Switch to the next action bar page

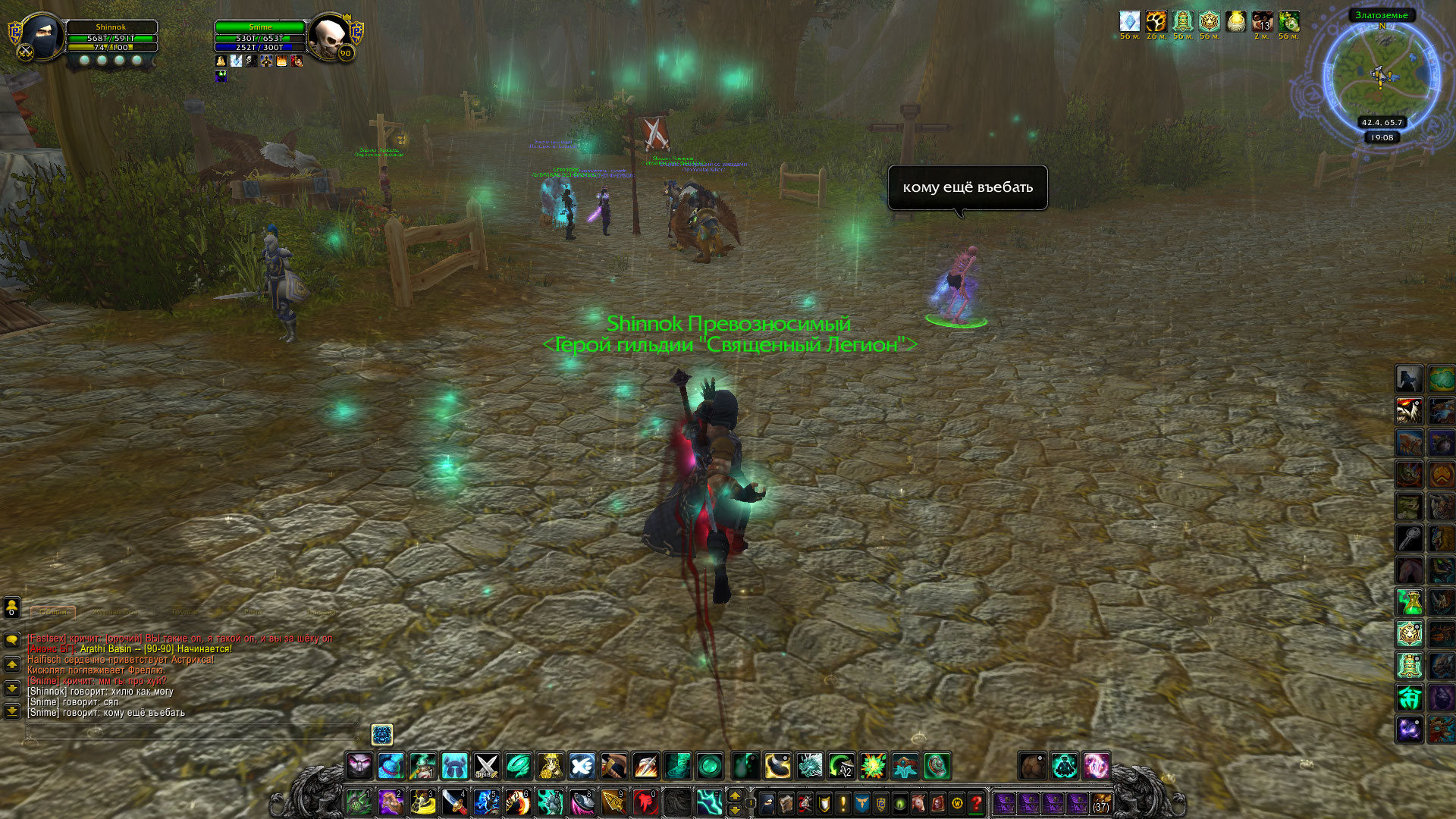point(734,809)
